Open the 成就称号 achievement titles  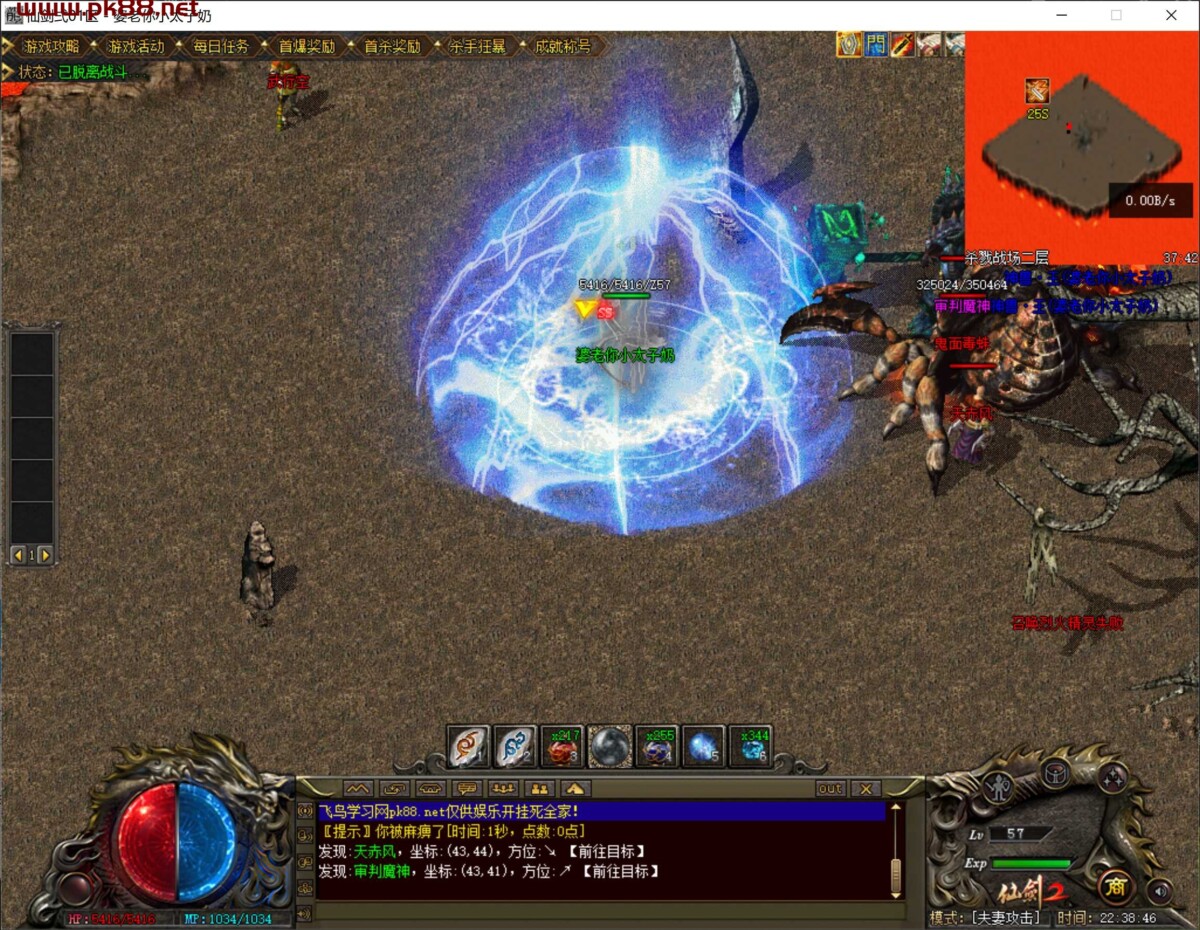tap(562, 47)
